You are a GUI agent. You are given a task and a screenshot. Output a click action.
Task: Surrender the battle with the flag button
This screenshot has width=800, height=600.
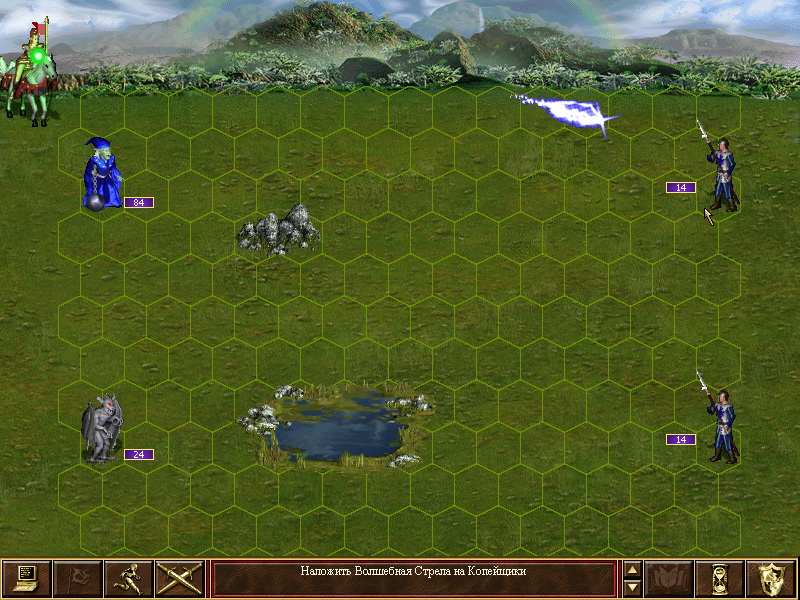pyautogui.click(x=77, y=578)
